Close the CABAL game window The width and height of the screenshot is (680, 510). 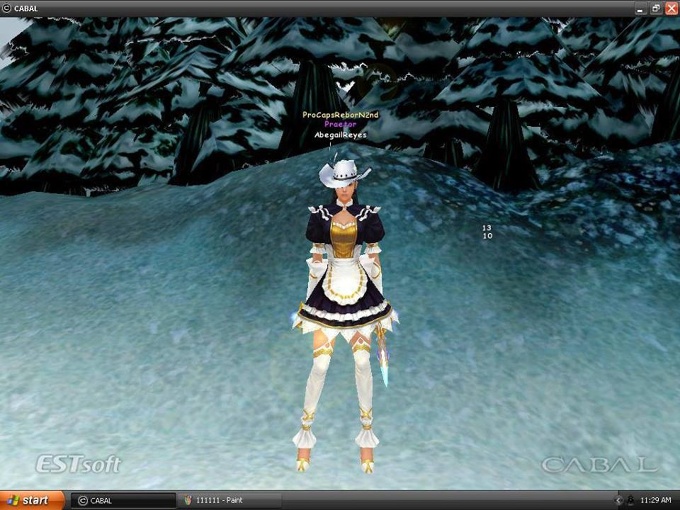[671, 8]
